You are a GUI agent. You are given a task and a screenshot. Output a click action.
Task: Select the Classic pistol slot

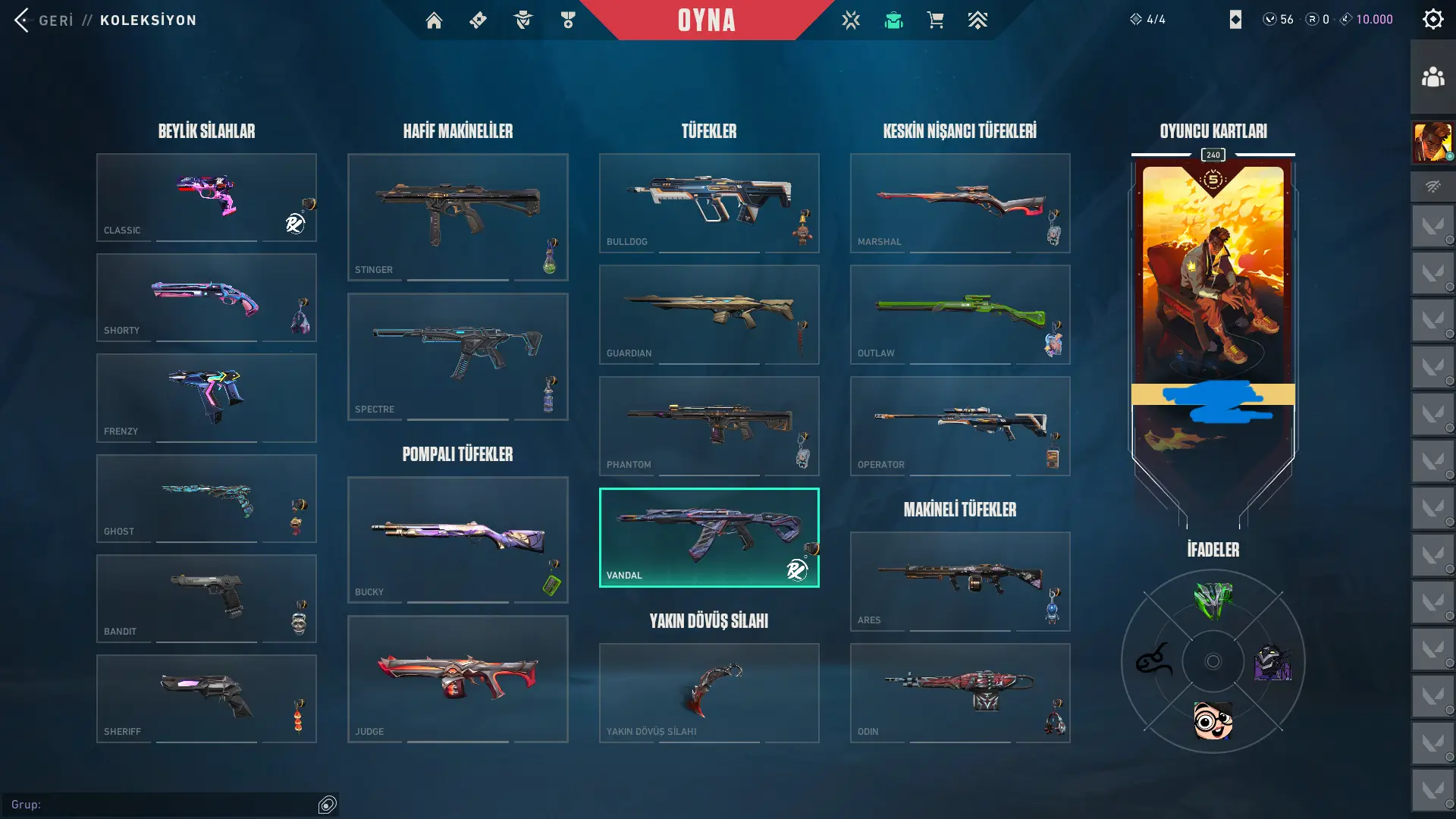click(206, 197)
